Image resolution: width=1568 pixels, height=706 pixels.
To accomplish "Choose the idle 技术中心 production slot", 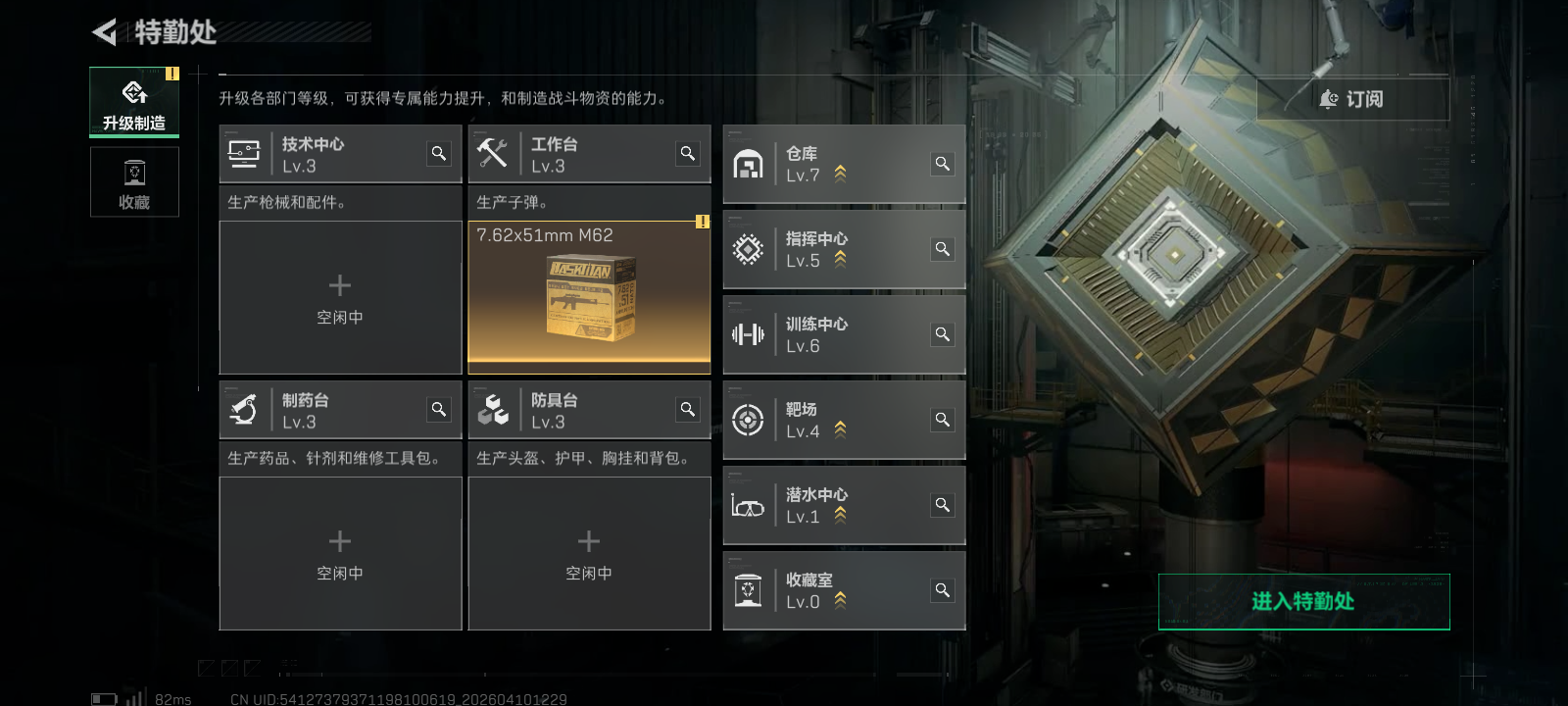I will coord(340,298).
